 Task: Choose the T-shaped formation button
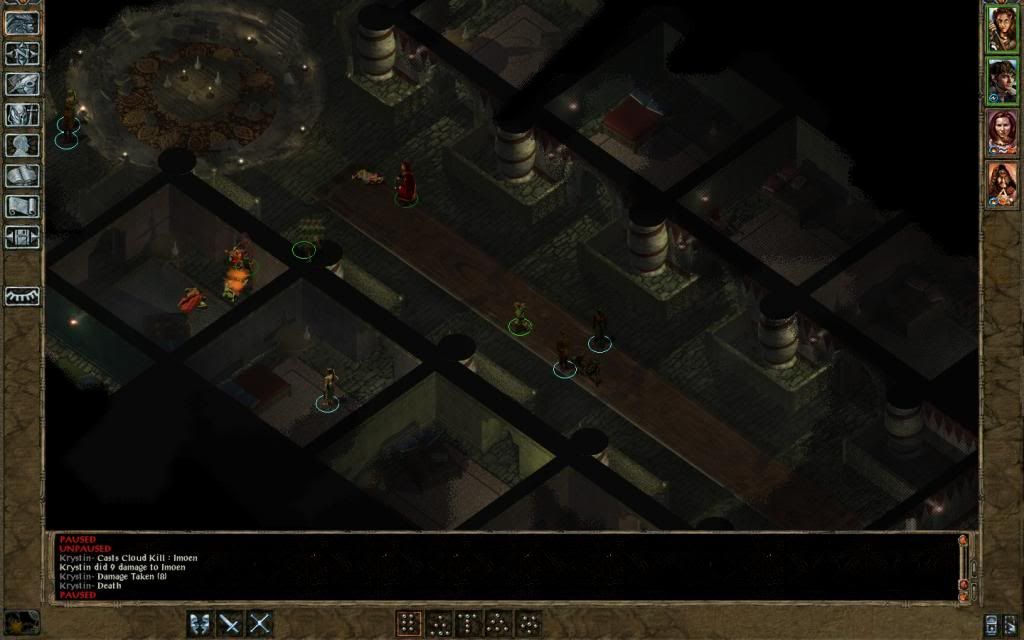pyautogui.click(x=468, y=623)
